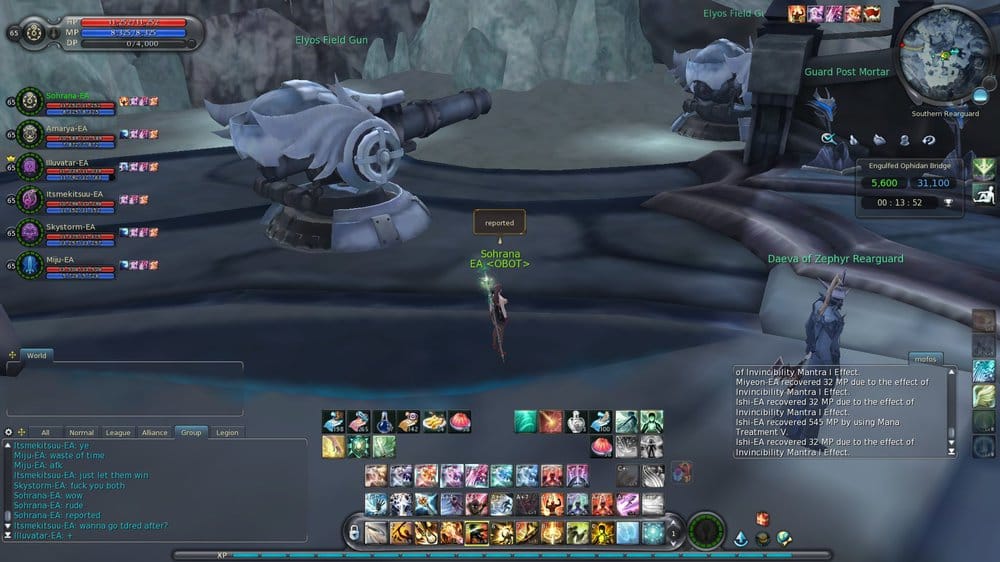Select the League chat tab
The height and width of the screenshot is (562, 1000).
click(x=118, y=433)
